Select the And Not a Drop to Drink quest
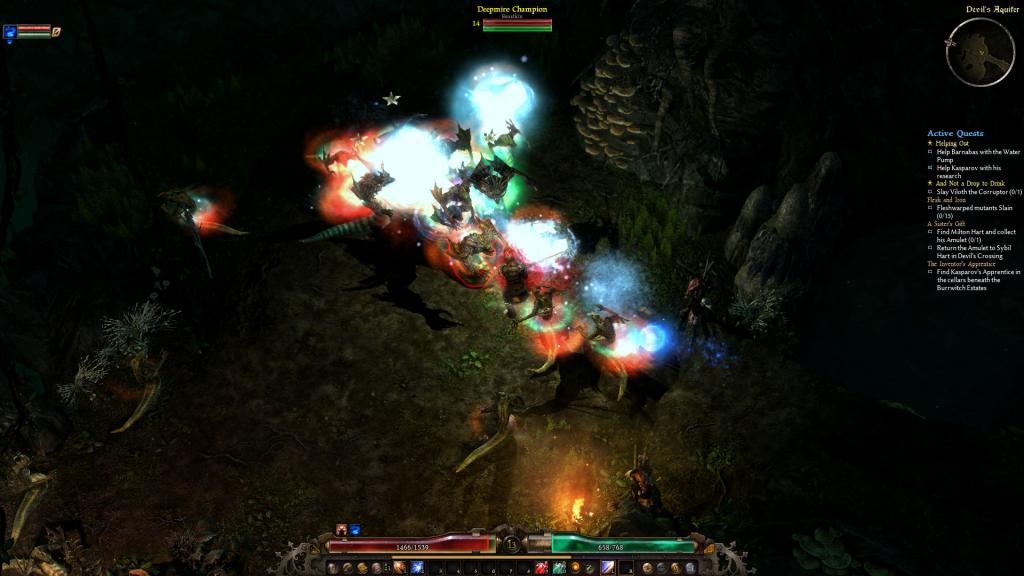Image resolution: width=1024 pixels, height=576 pixels. 965,183
